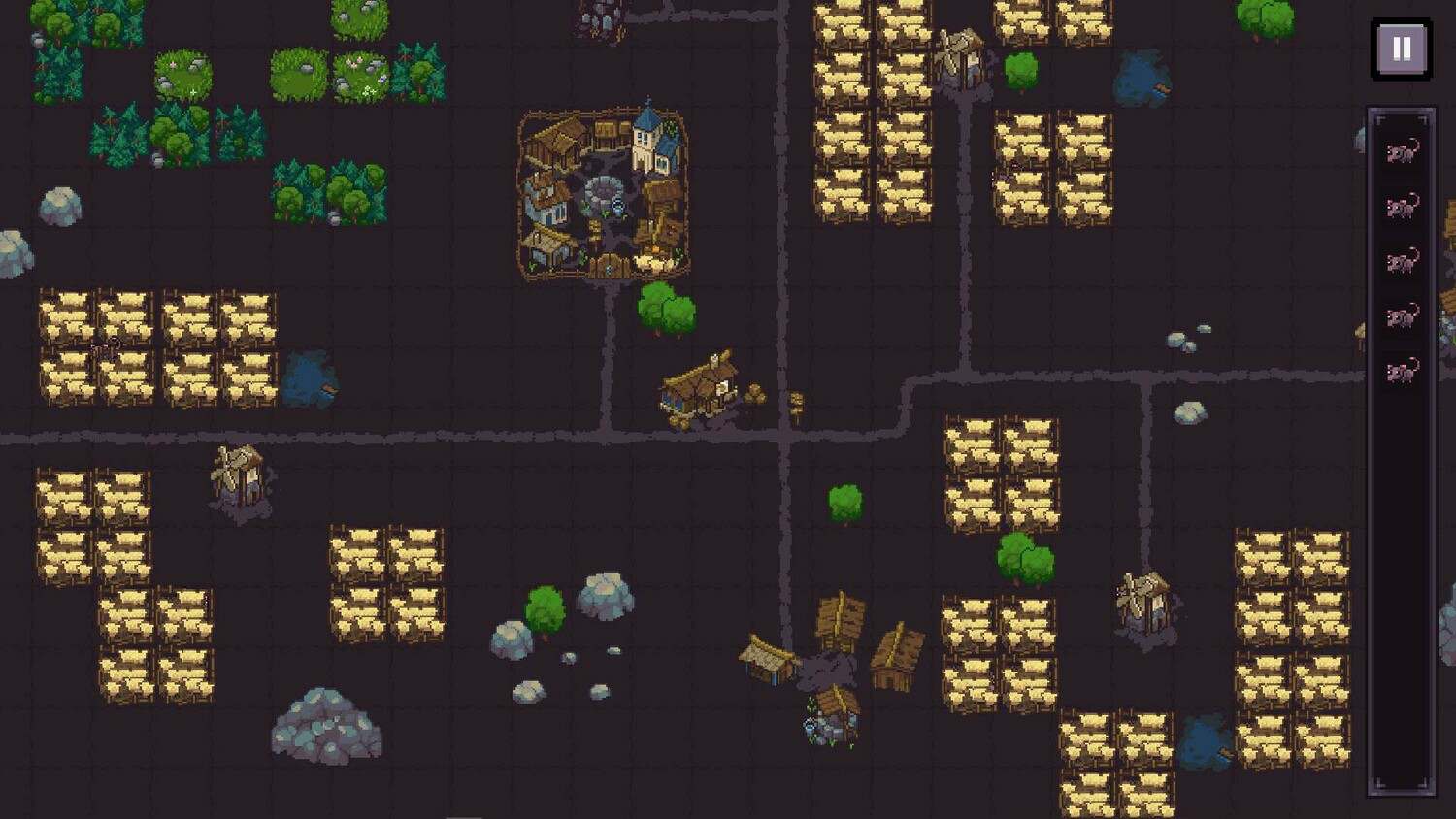Pause the game with the pause button

click(x=1401, y=49)
